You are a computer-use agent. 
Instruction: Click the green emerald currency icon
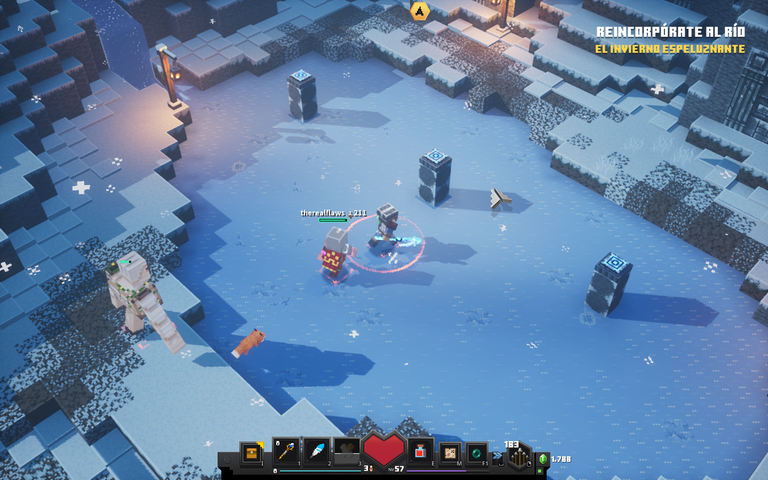pyautogui.click(x=543, y=460)
